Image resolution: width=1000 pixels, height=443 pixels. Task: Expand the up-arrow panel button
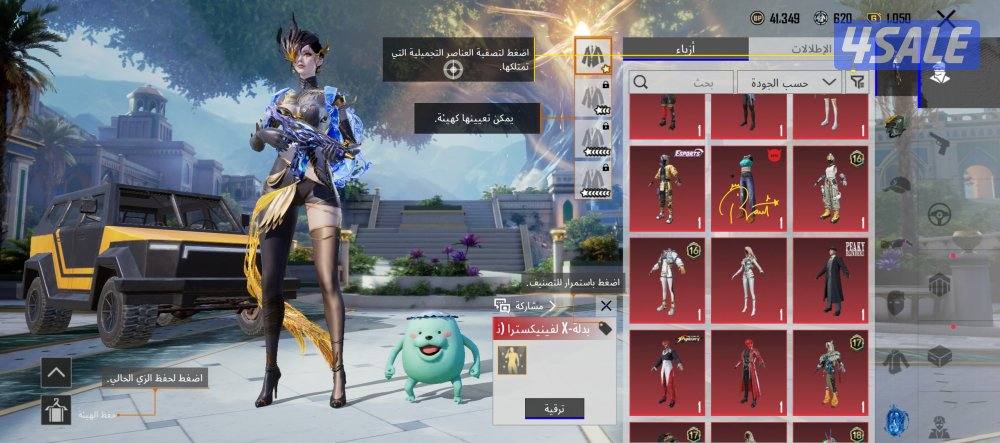pyautogui.click(x=56, y=373)
